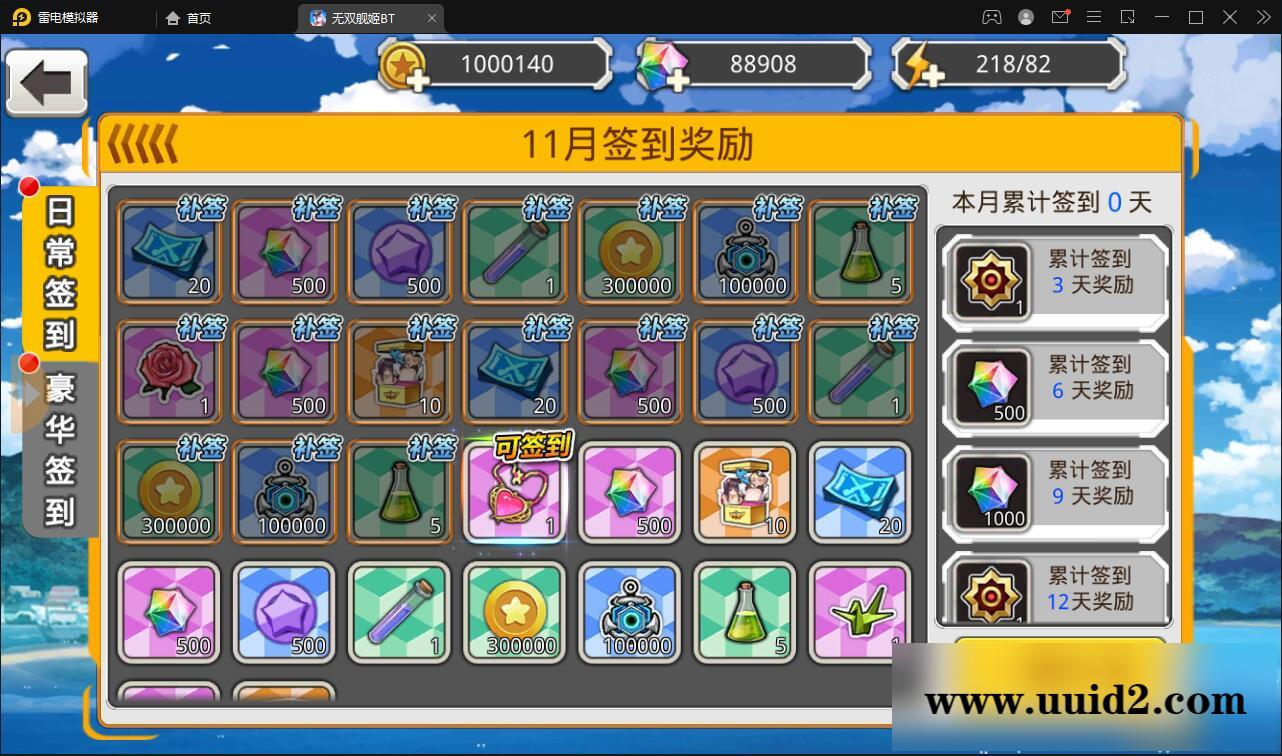Click the multi-instance expander icon
Screen dimensions: 1282x756
[x=1129, y=17]
